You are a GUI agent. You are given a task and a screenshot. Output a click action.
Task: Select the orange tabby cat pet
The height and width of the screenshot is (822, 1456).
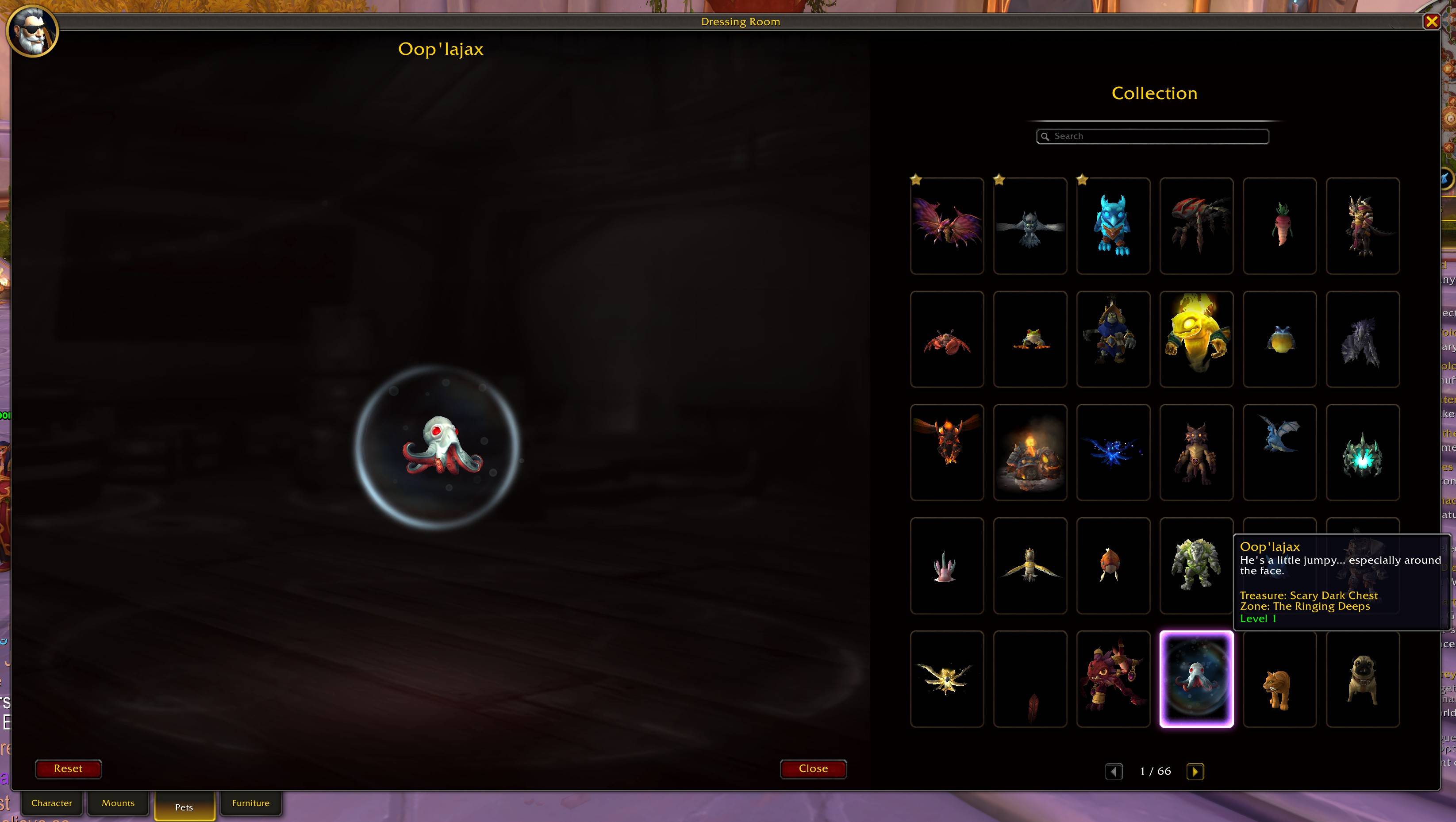(x=1279, y=678)
